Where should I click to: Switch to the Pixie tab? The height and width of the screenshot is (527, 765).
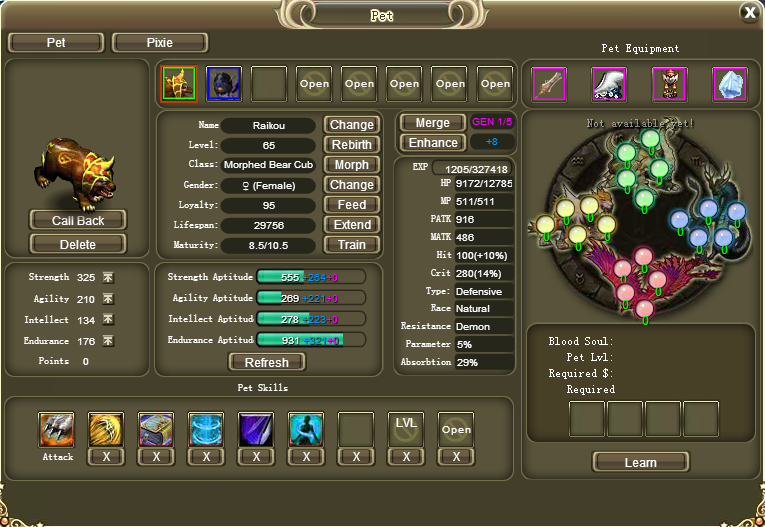click(x=160, y=43)
